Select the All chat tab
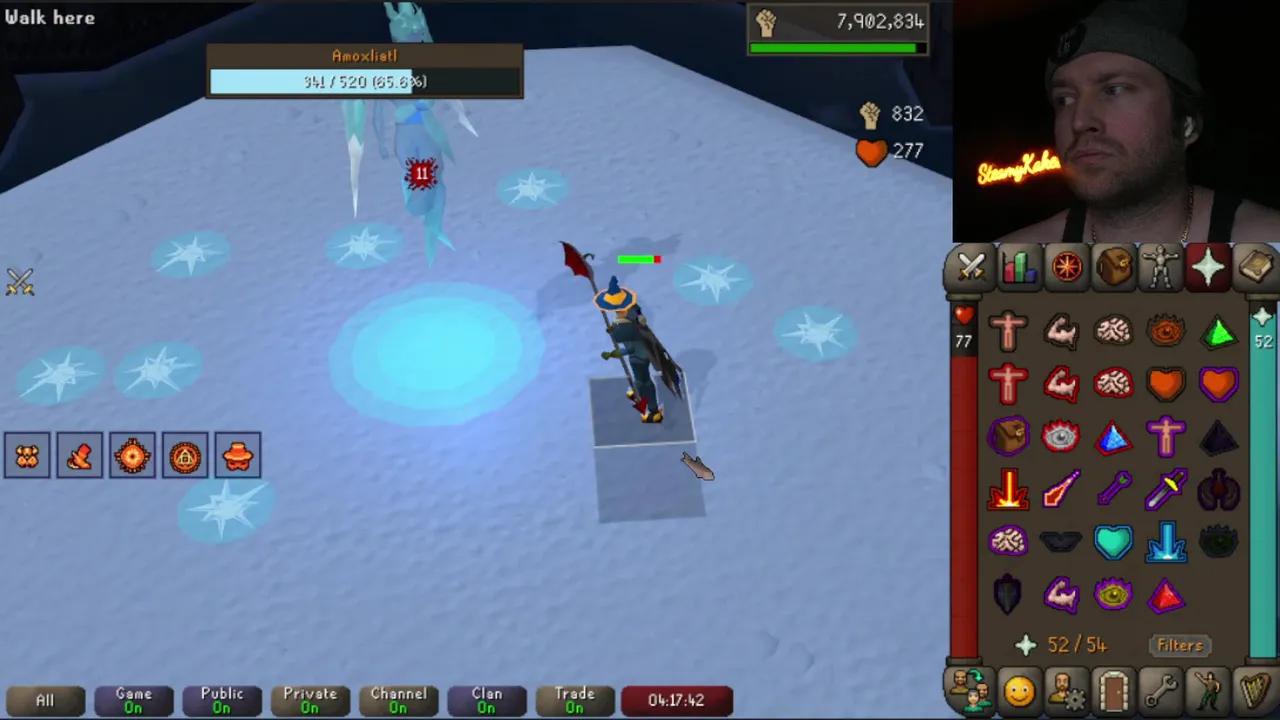 (44, 699)
